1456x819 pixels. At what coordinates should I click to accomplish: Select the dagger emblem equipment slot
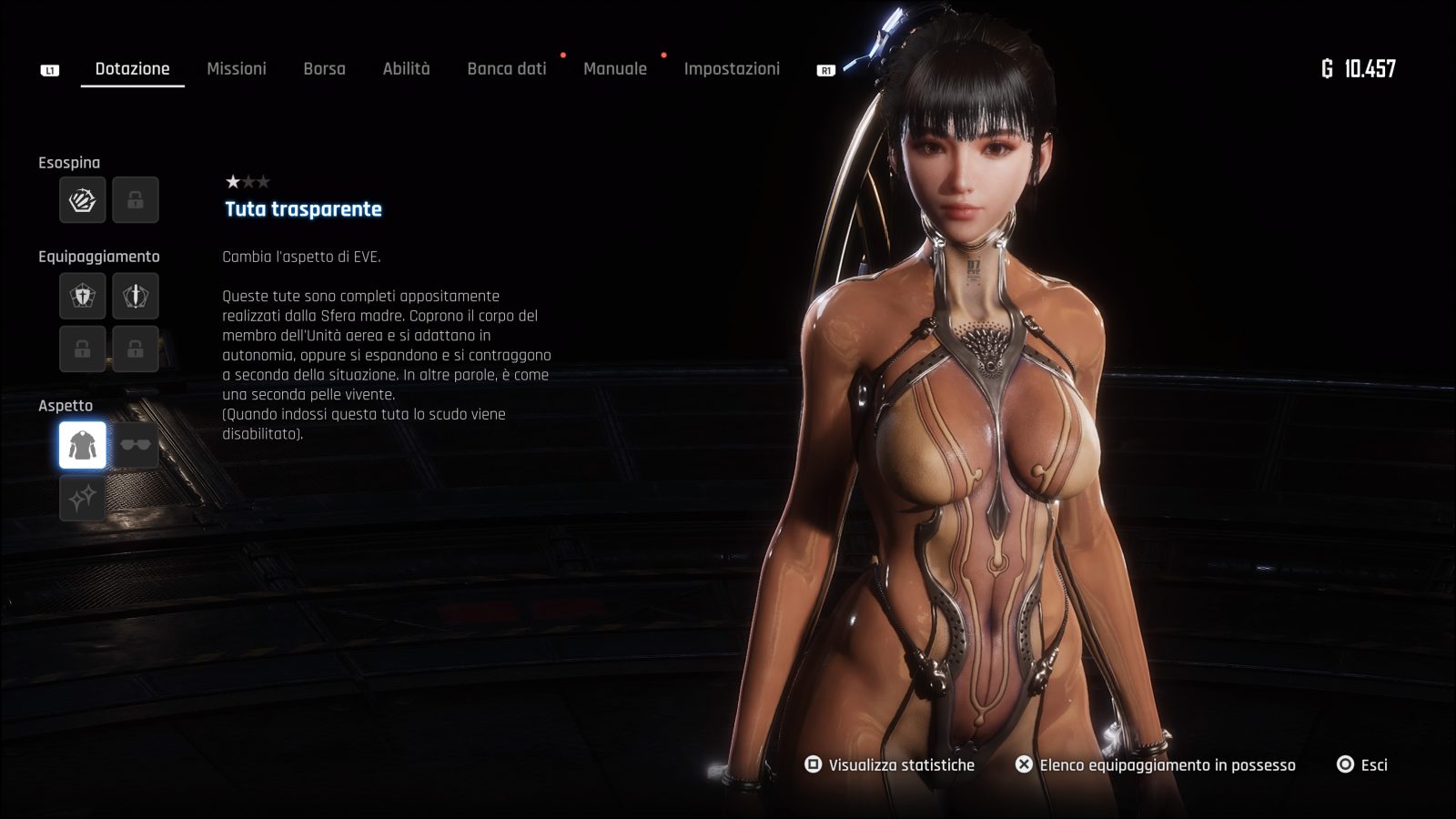(136, 296)
